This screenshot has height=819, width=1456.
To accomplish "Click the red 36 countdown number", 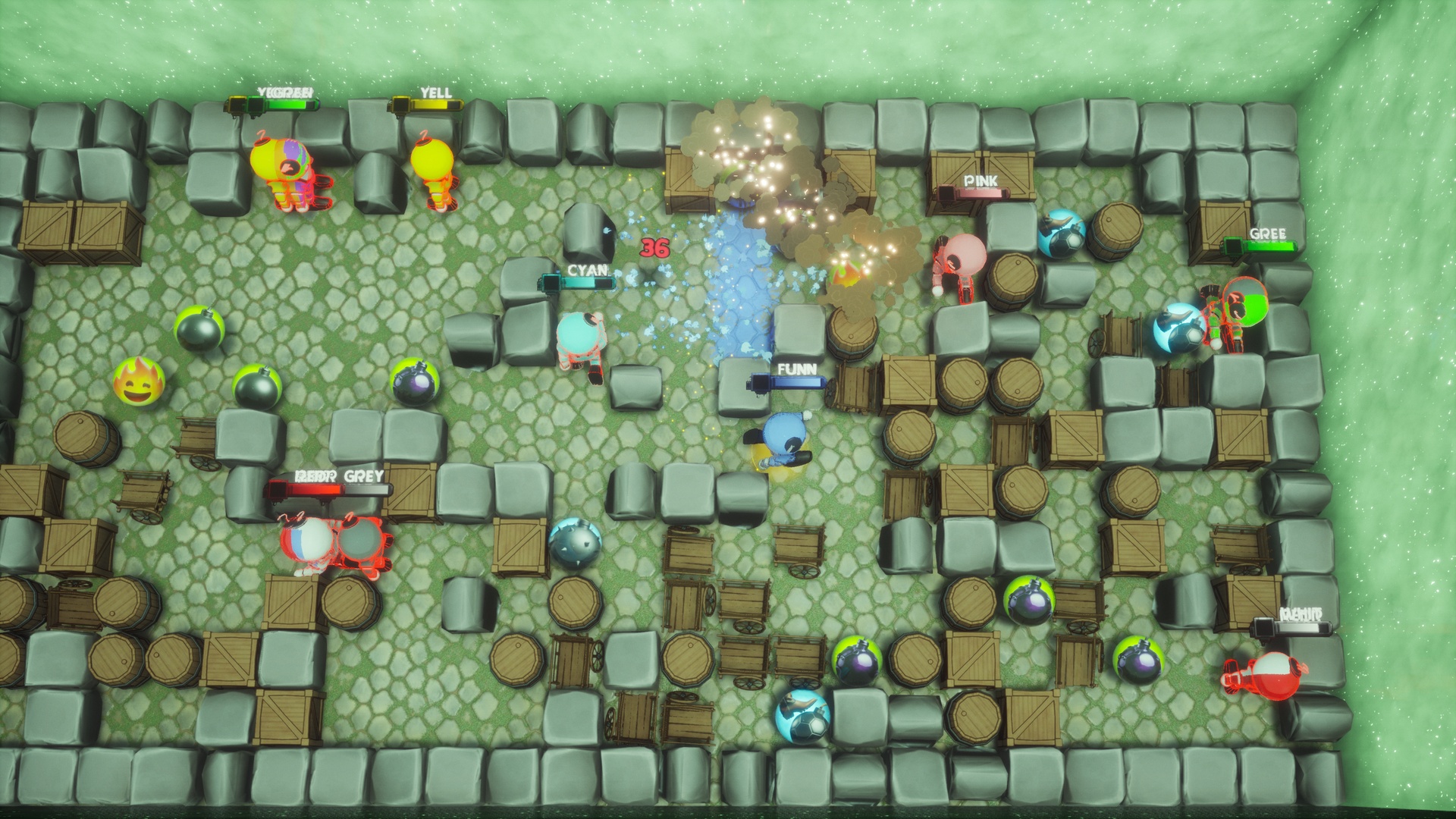I will 654,249.
